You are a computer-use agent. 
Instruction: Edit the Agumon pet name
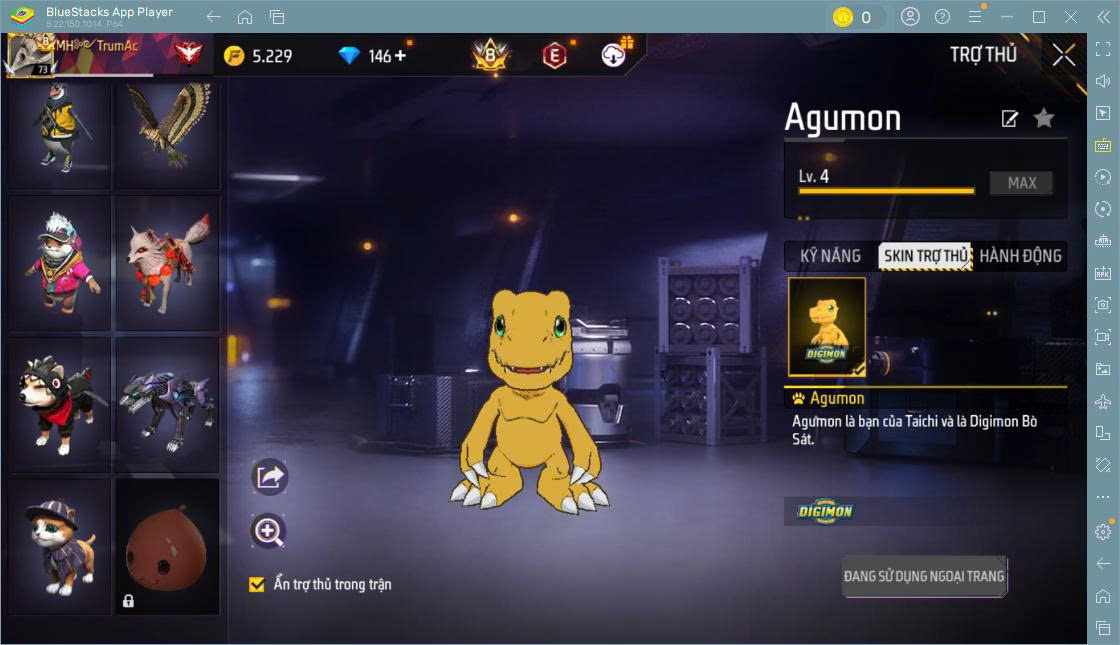point(1010,119)
